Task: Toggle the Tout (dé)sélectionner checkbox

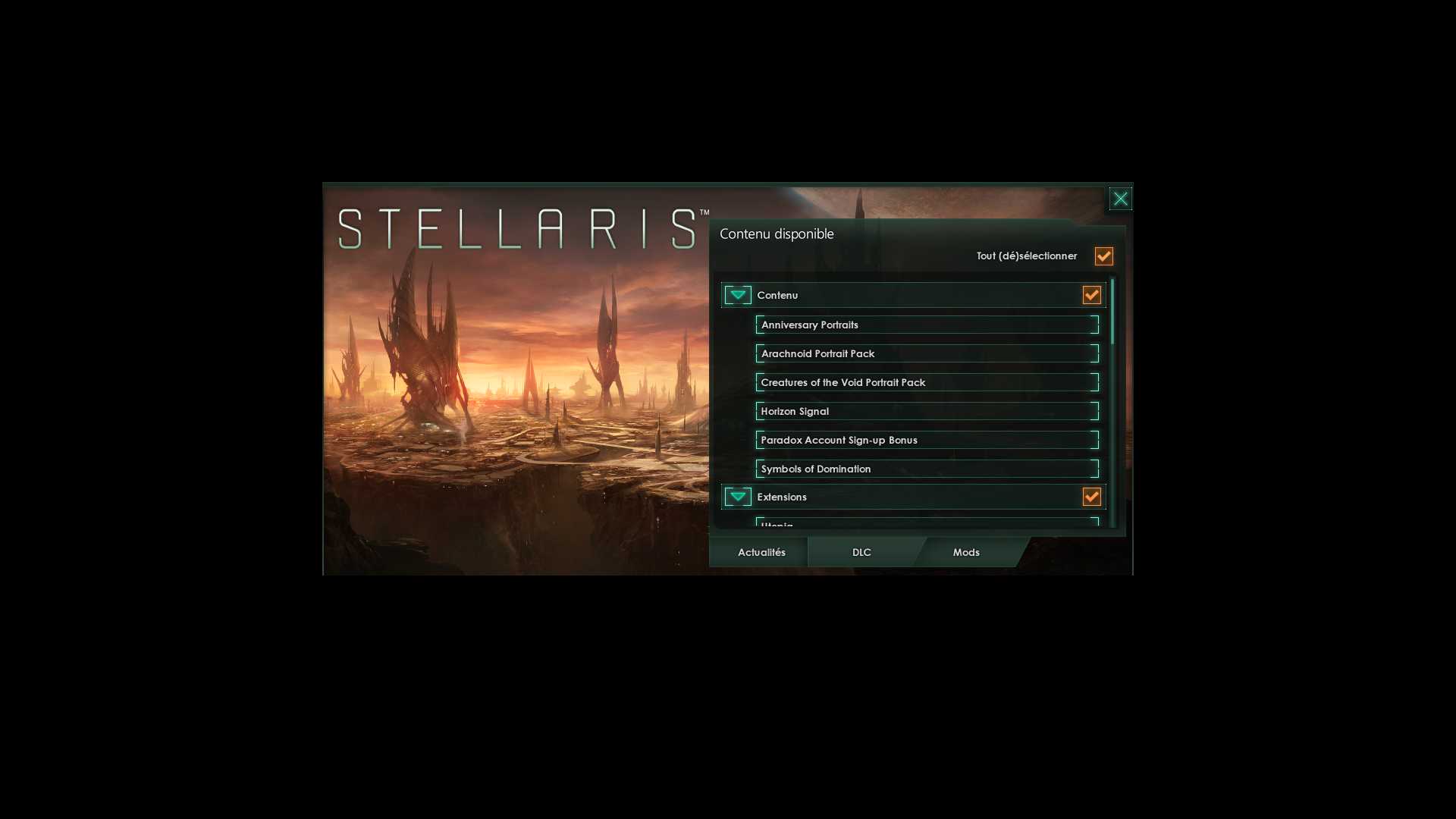Action: coord(1103,256)
